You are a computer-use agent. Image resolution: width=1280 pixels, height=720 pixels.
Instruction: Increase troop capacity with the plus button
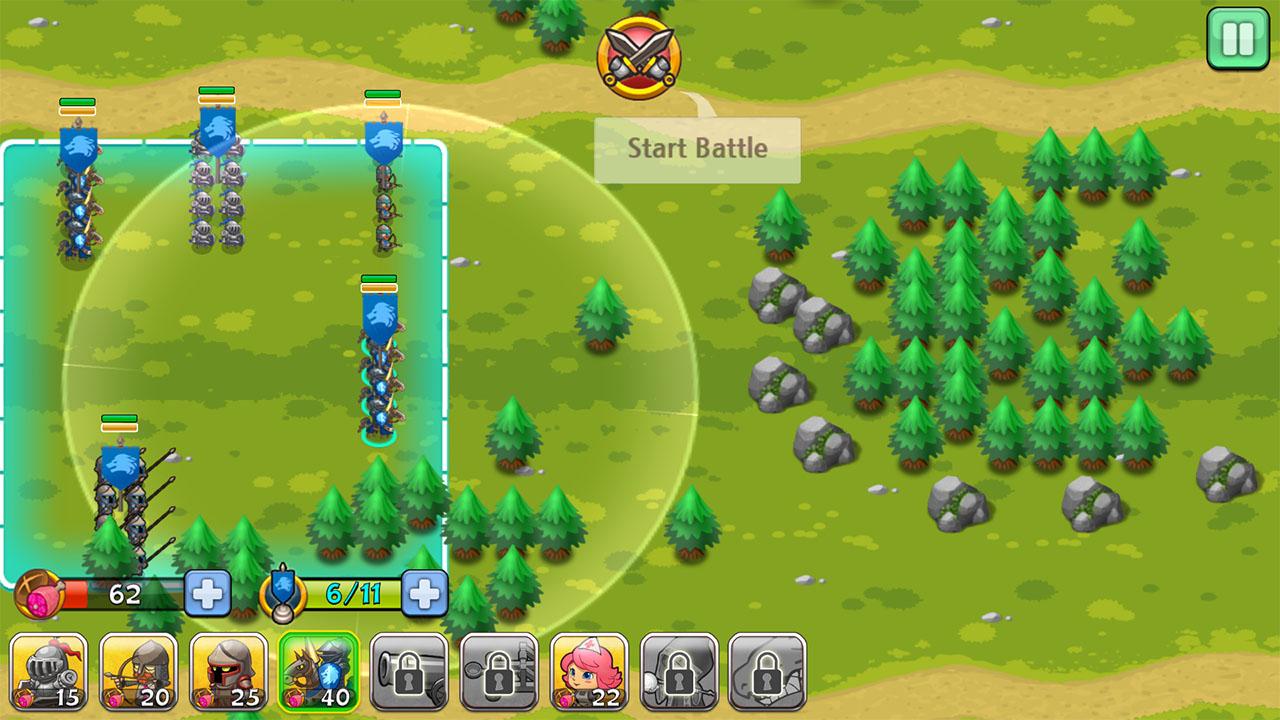point(424,594)
